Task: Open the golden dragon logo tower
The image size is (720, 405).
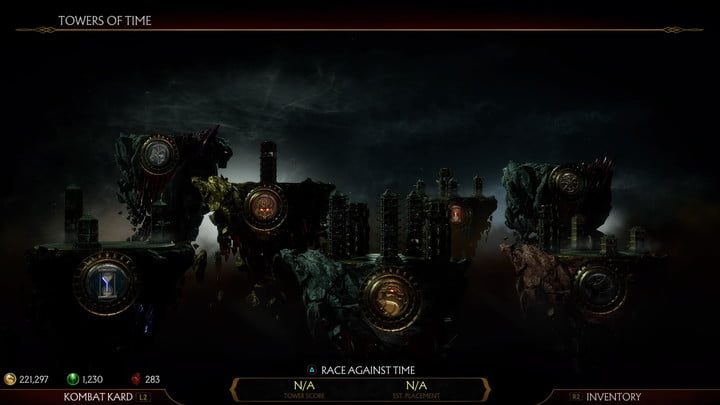Action: [x=388, y=293]
